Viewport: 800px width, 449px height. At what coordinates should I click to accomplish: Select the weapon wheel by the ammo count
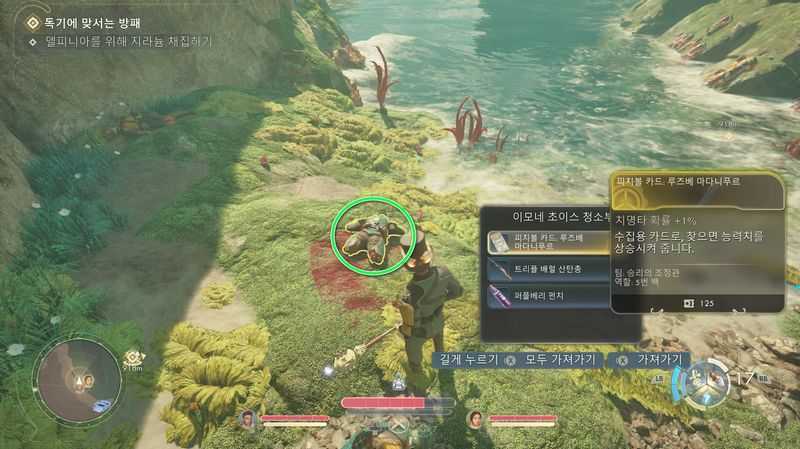[x=705, y=381]
